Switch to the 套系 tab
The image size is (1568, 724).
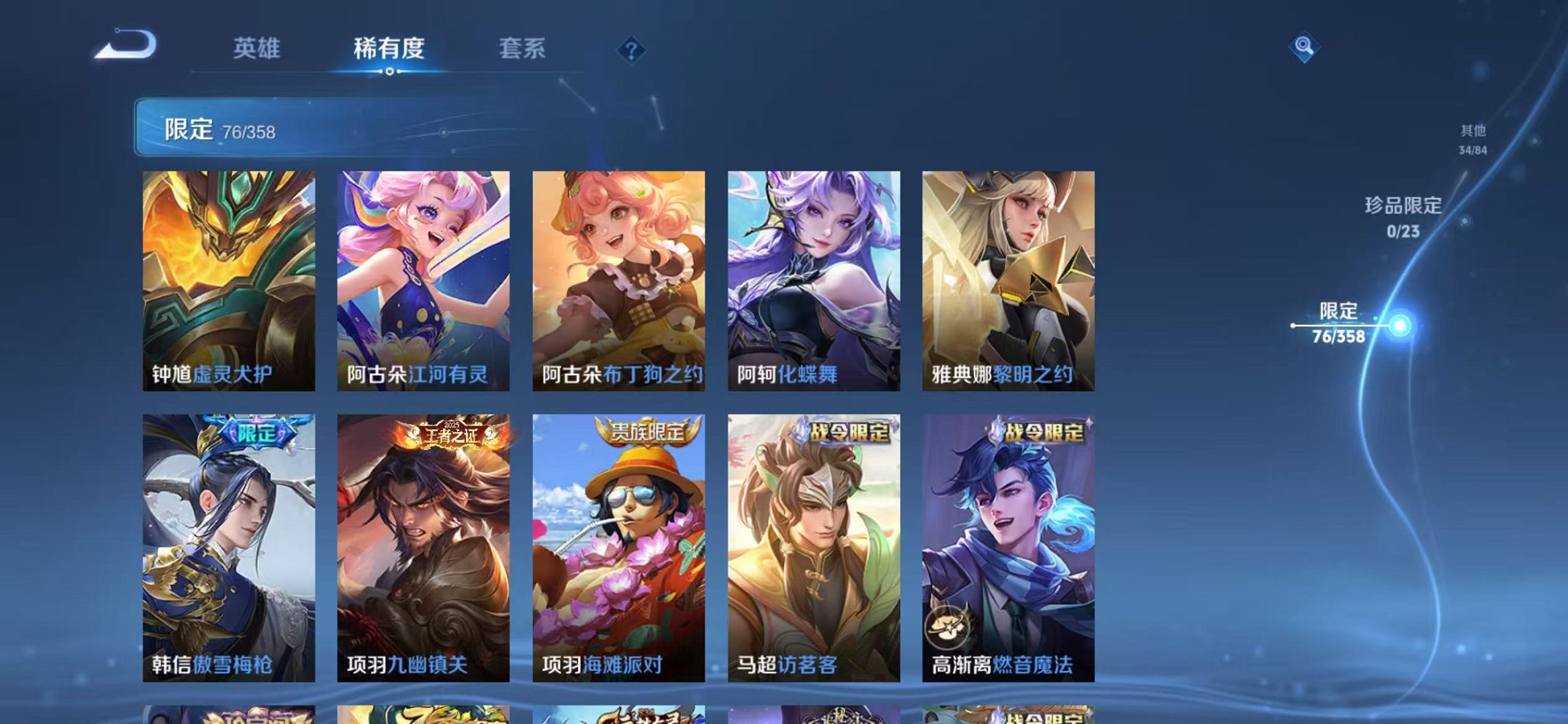click(x=522, y=47)
